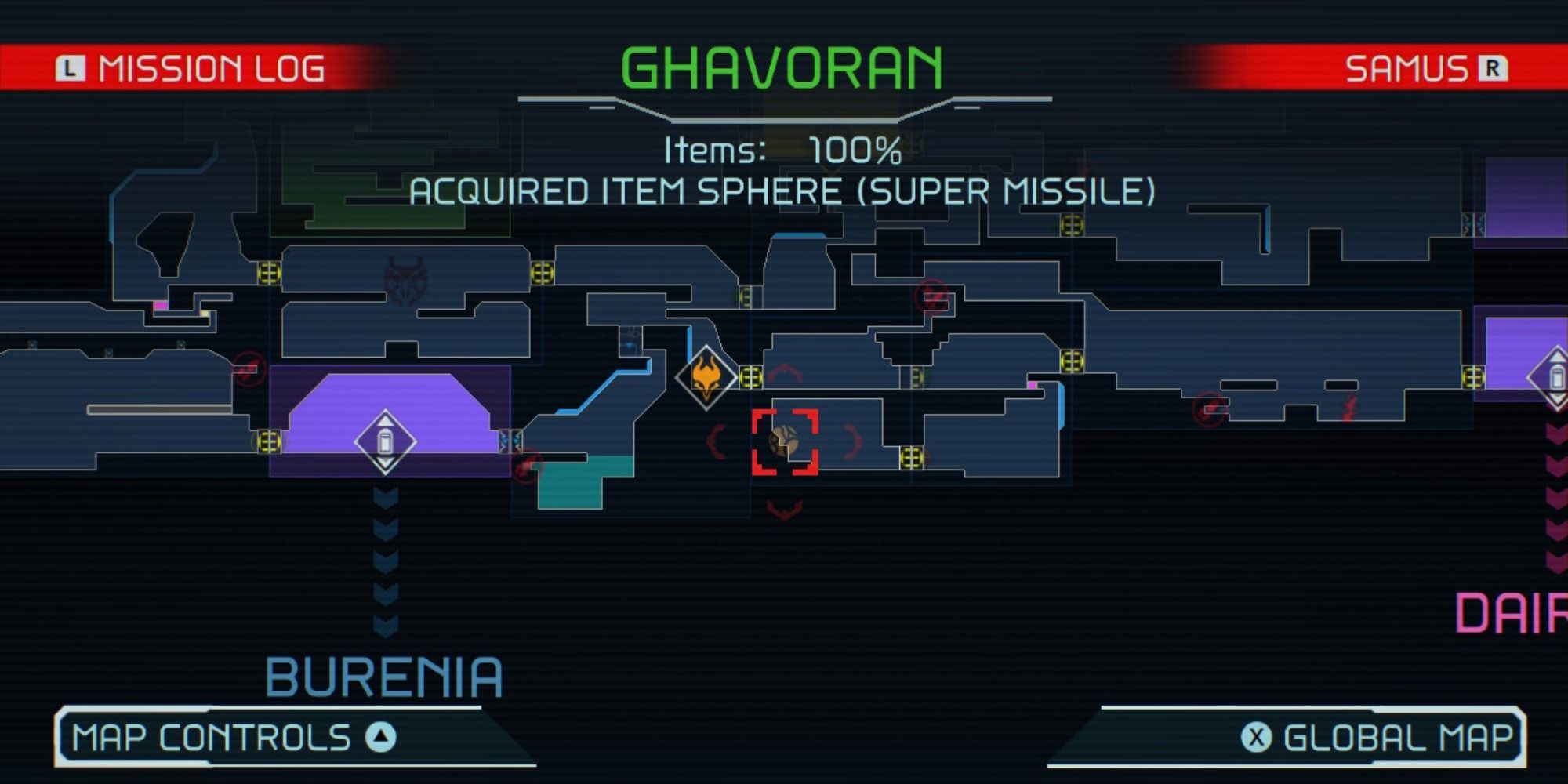Click the GHAVORAN area title
Viewport: 1568px width, 784px height.
click(782, 67)
